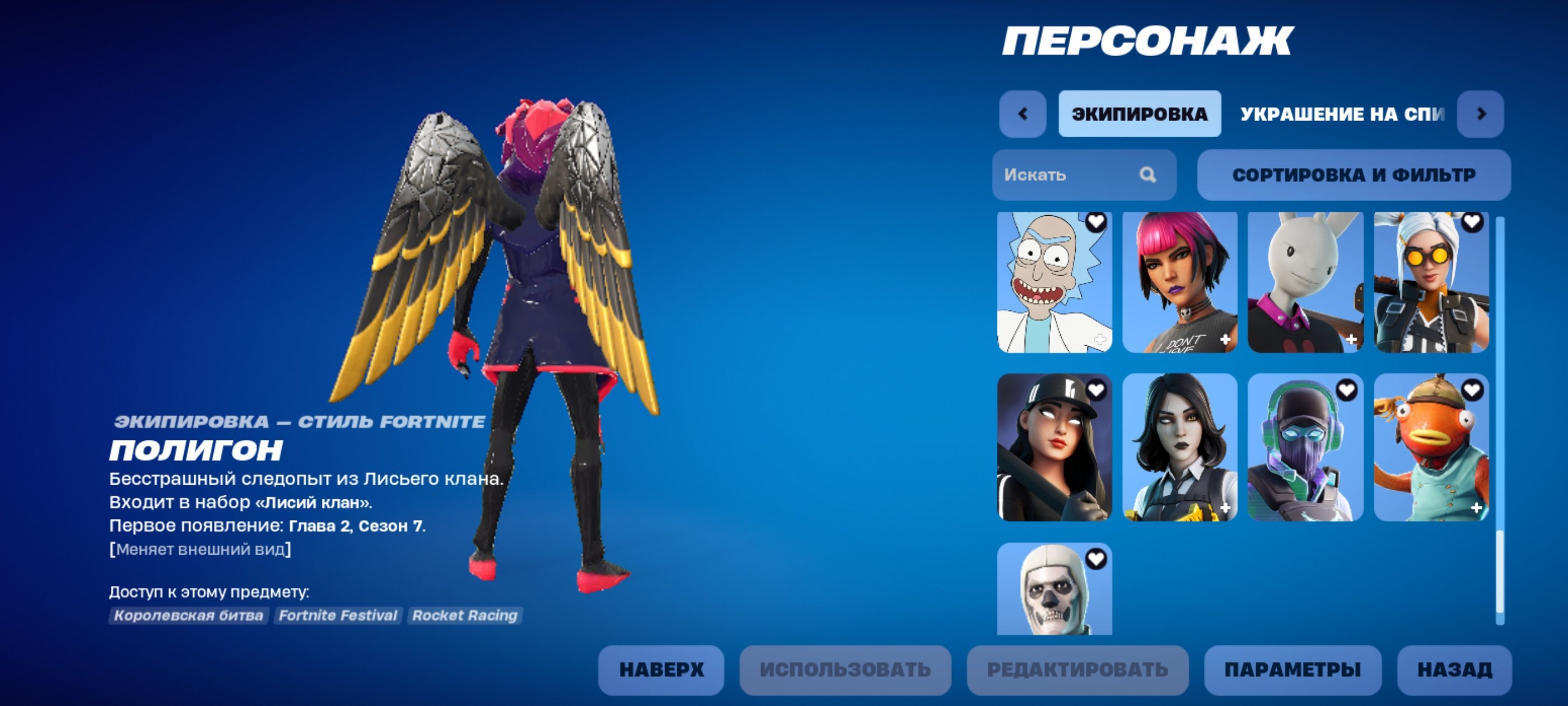Click the plus icon on the pink-haired skin
This screenshot has height=706, width=1568.
[x=1226, y=340]
